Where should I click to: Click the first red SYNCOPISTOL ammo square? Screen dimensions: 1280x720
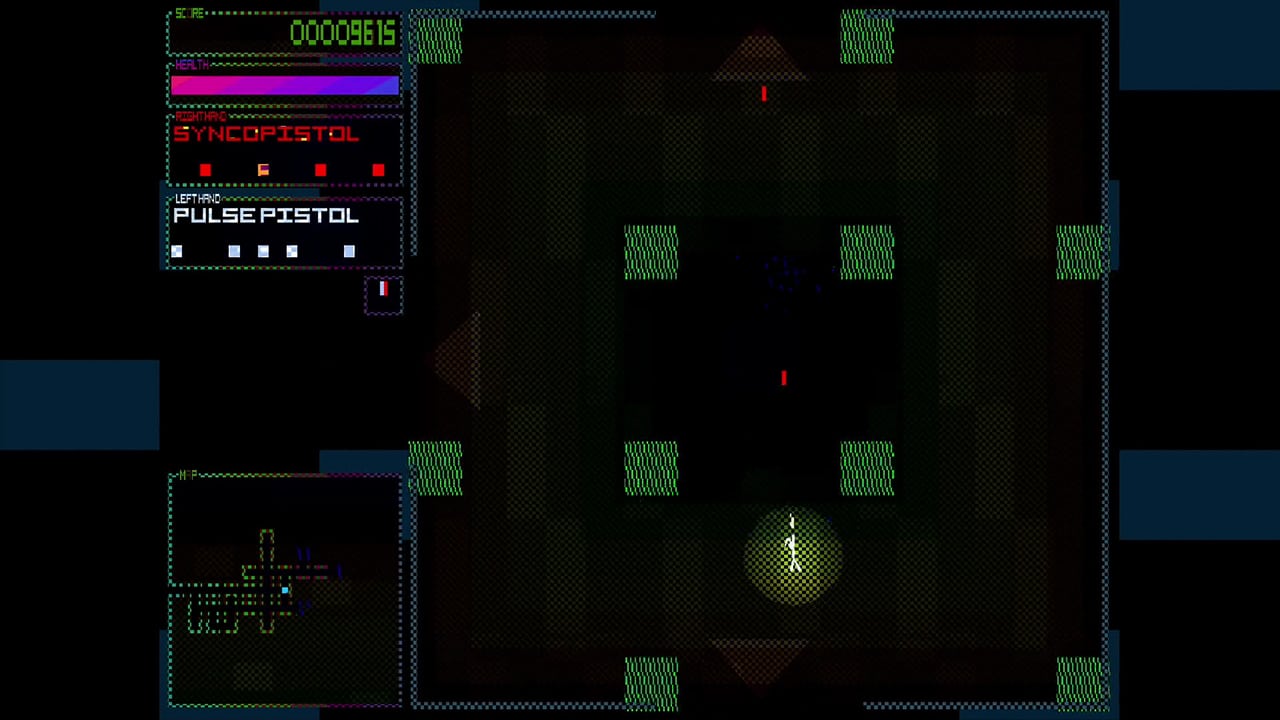pyautogui.click(x=205, y=170)
